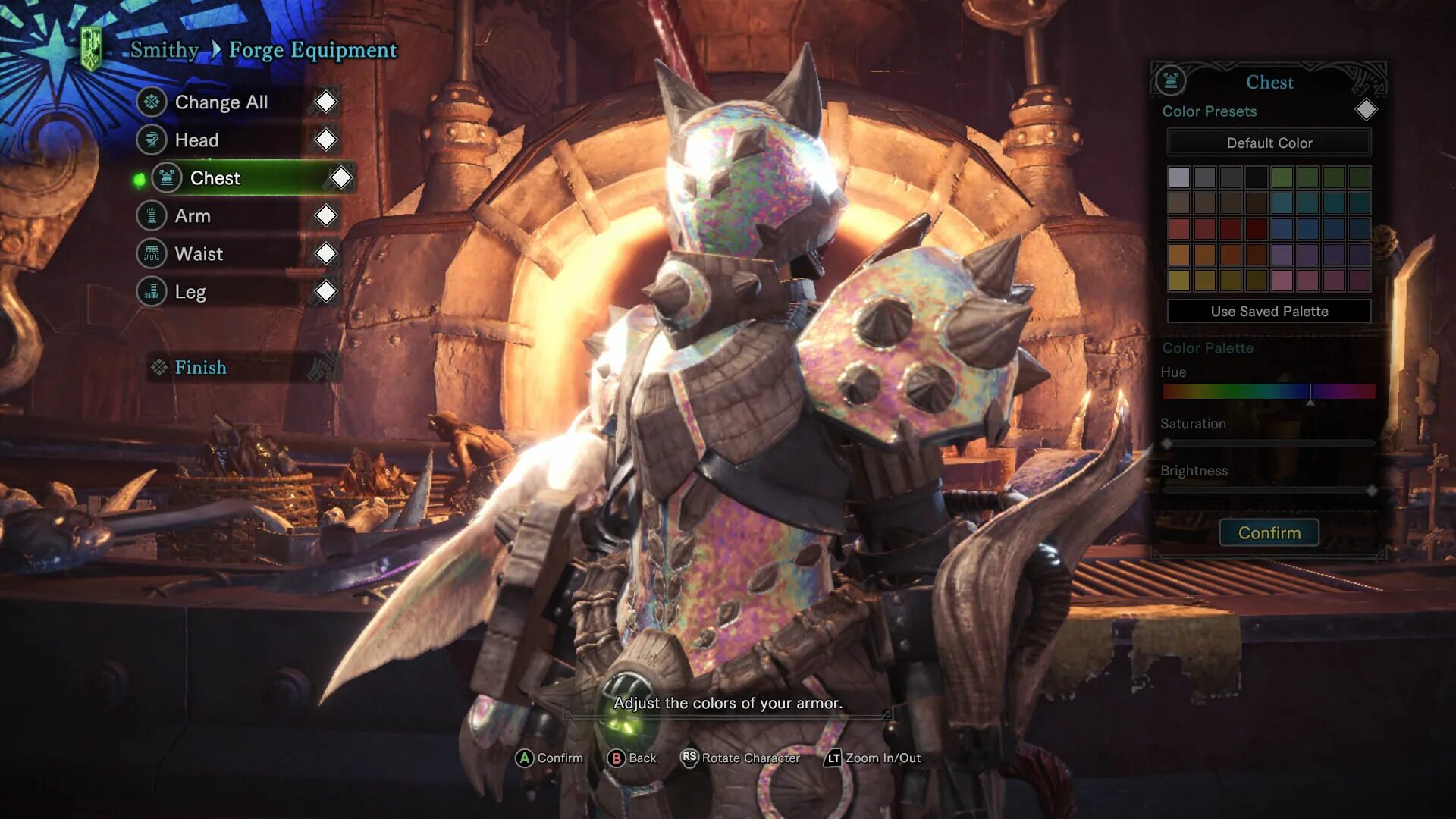
Task: Open the Arm armor entry
Action: click(x=193, y=216)
